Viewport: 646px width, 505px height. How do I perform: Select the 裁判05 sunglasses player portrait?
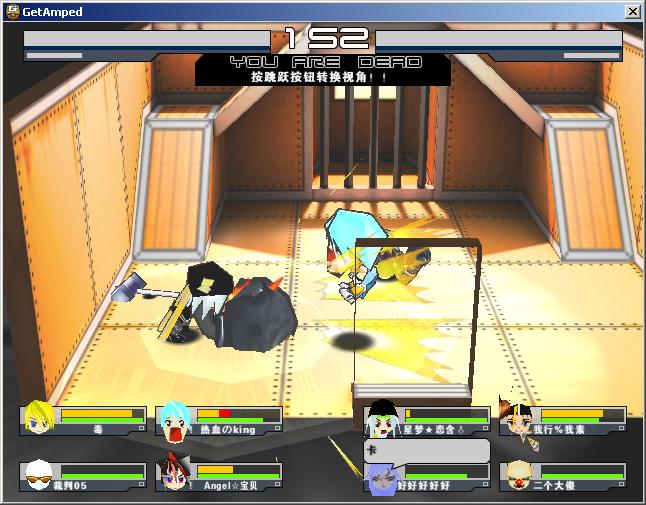pyautogui.click(x=39, y=477)
